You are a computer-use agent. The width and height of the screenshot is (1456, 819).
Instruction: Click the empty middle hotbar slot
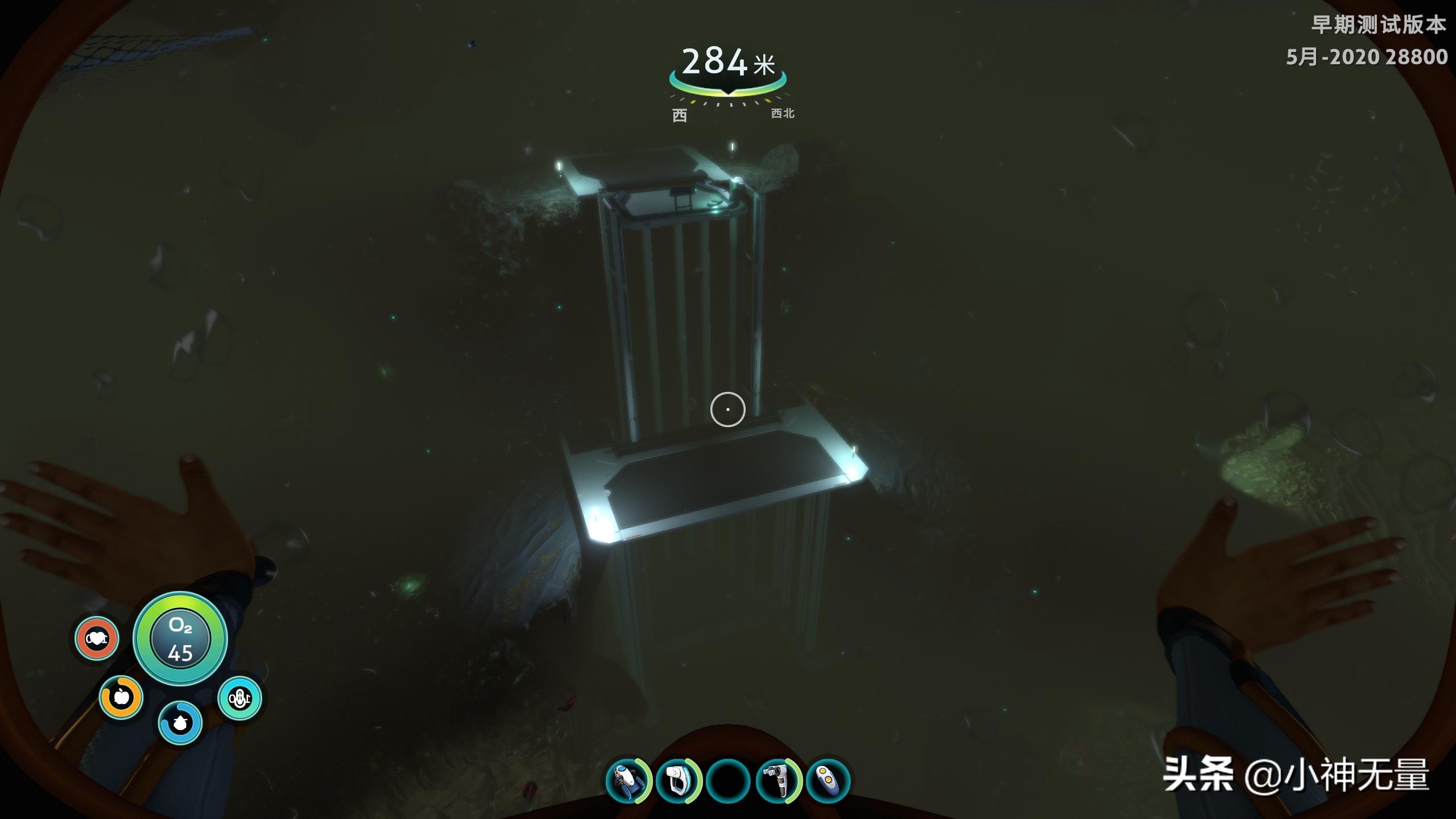[728, 780]
